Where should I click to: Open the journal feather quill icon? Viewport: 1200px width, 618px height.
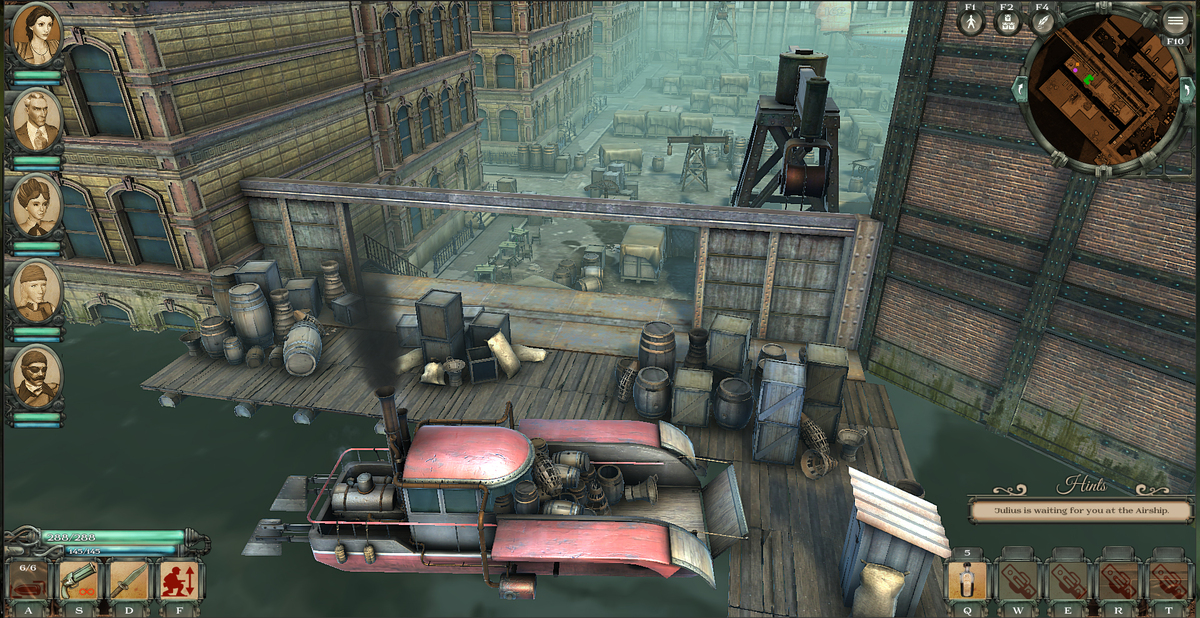[x=1043, y=22]
